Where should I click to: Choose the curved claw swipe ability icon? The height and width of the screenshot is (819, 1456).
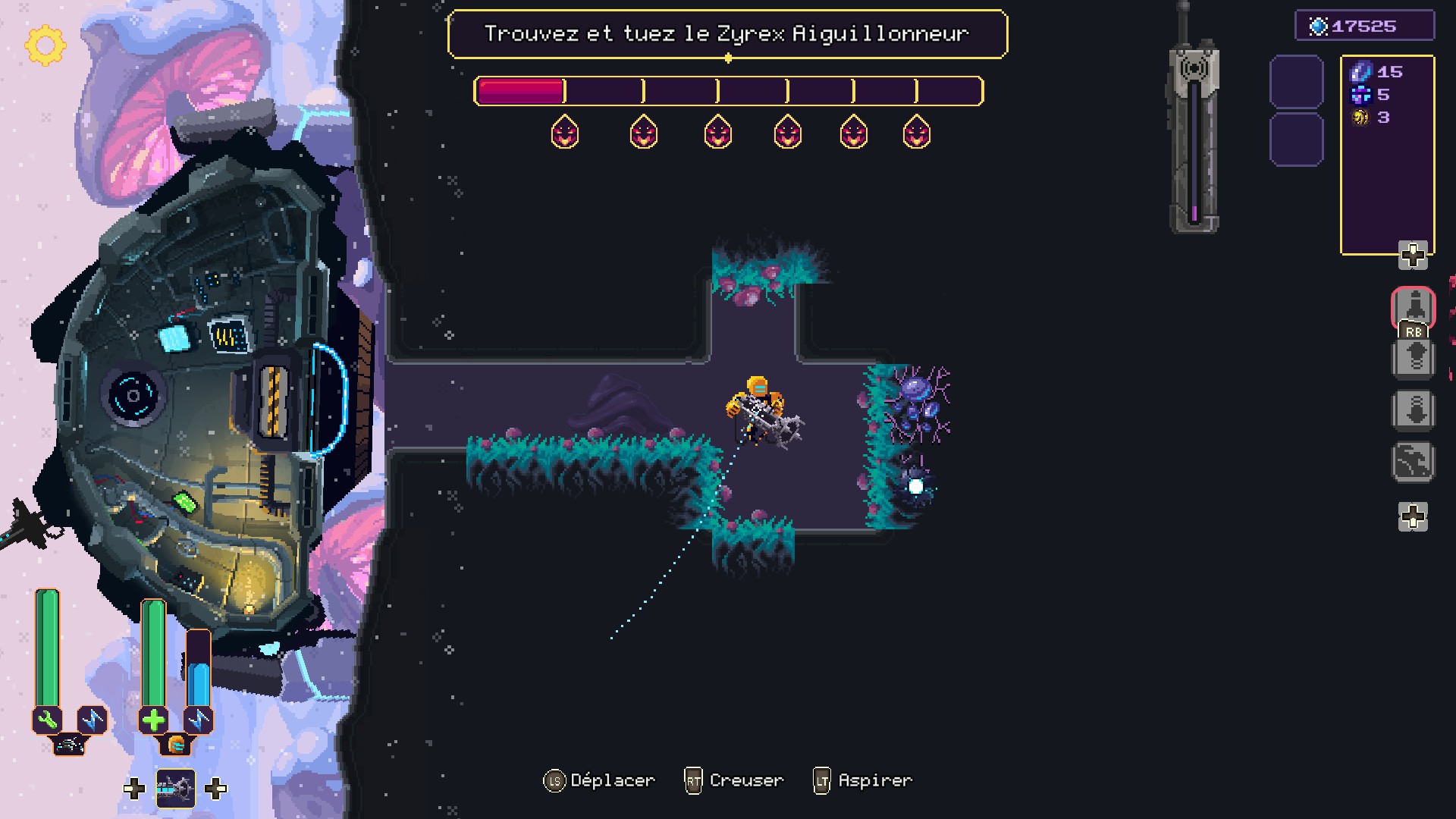click(x=1414, y=461)
